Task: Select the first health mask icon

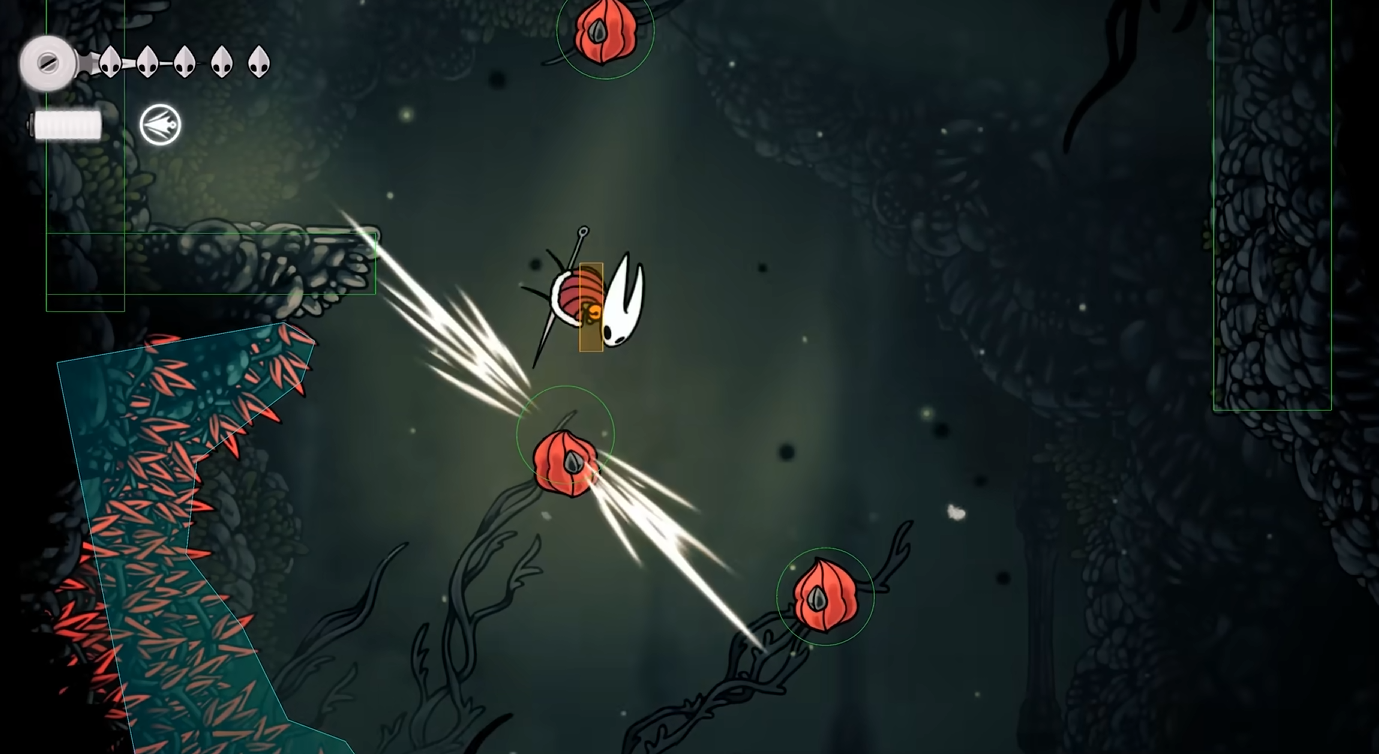Action: [111, 61]
